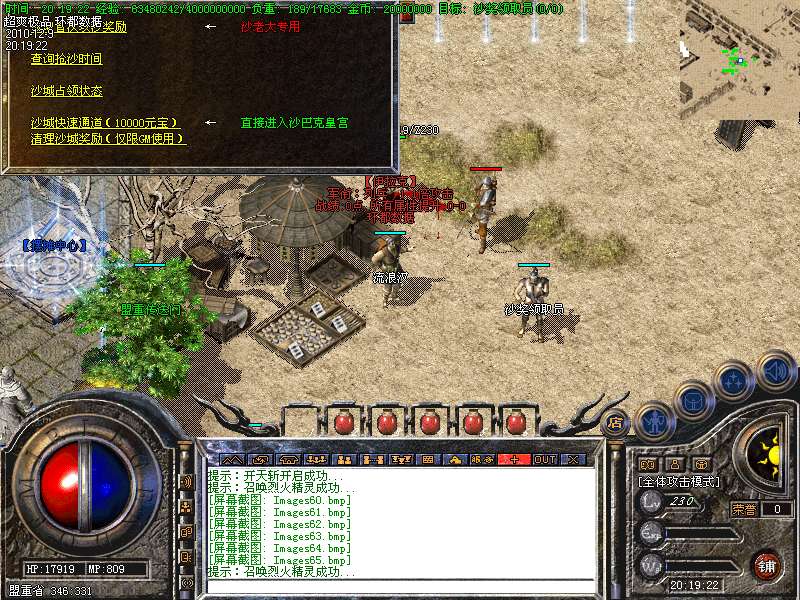Select the 查询拾沙时间 dialogue option

click(66, 60)
